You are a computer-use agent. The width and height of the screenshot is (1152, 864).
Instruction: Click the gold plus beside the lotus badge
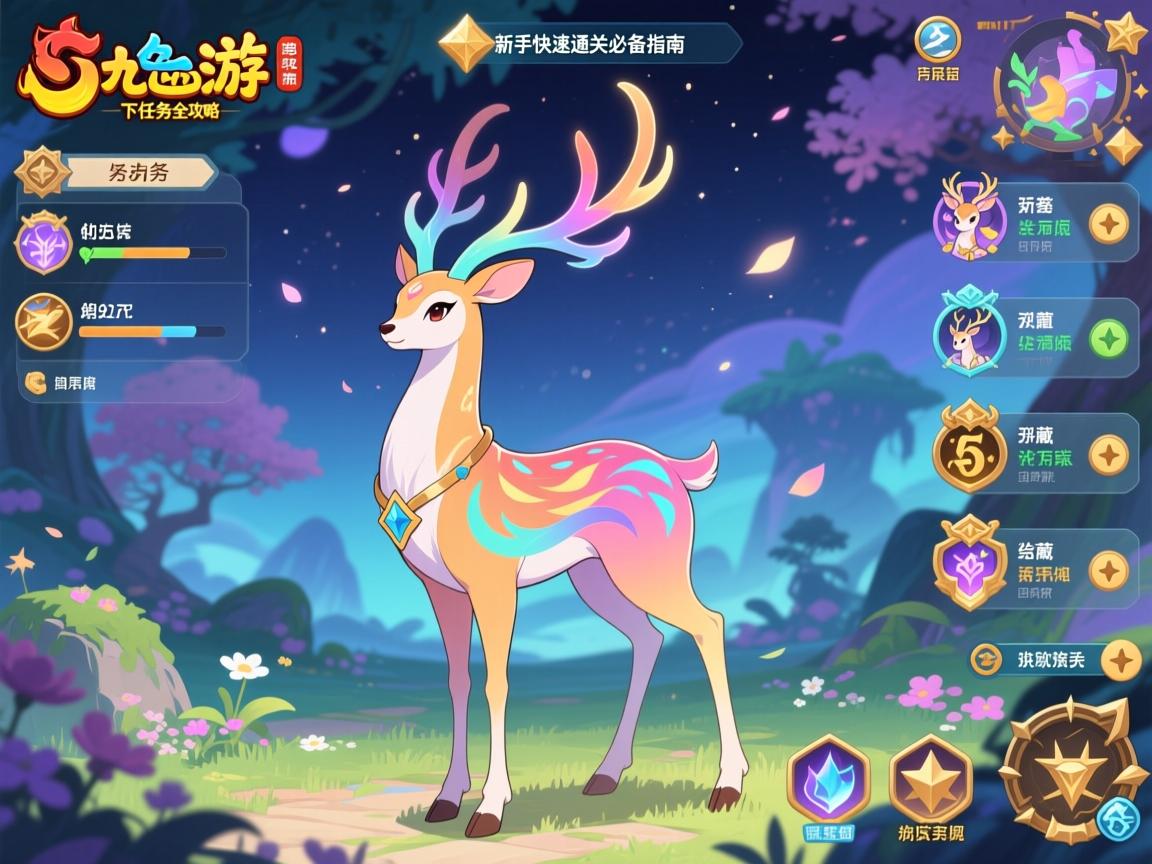click(1108, 570)
